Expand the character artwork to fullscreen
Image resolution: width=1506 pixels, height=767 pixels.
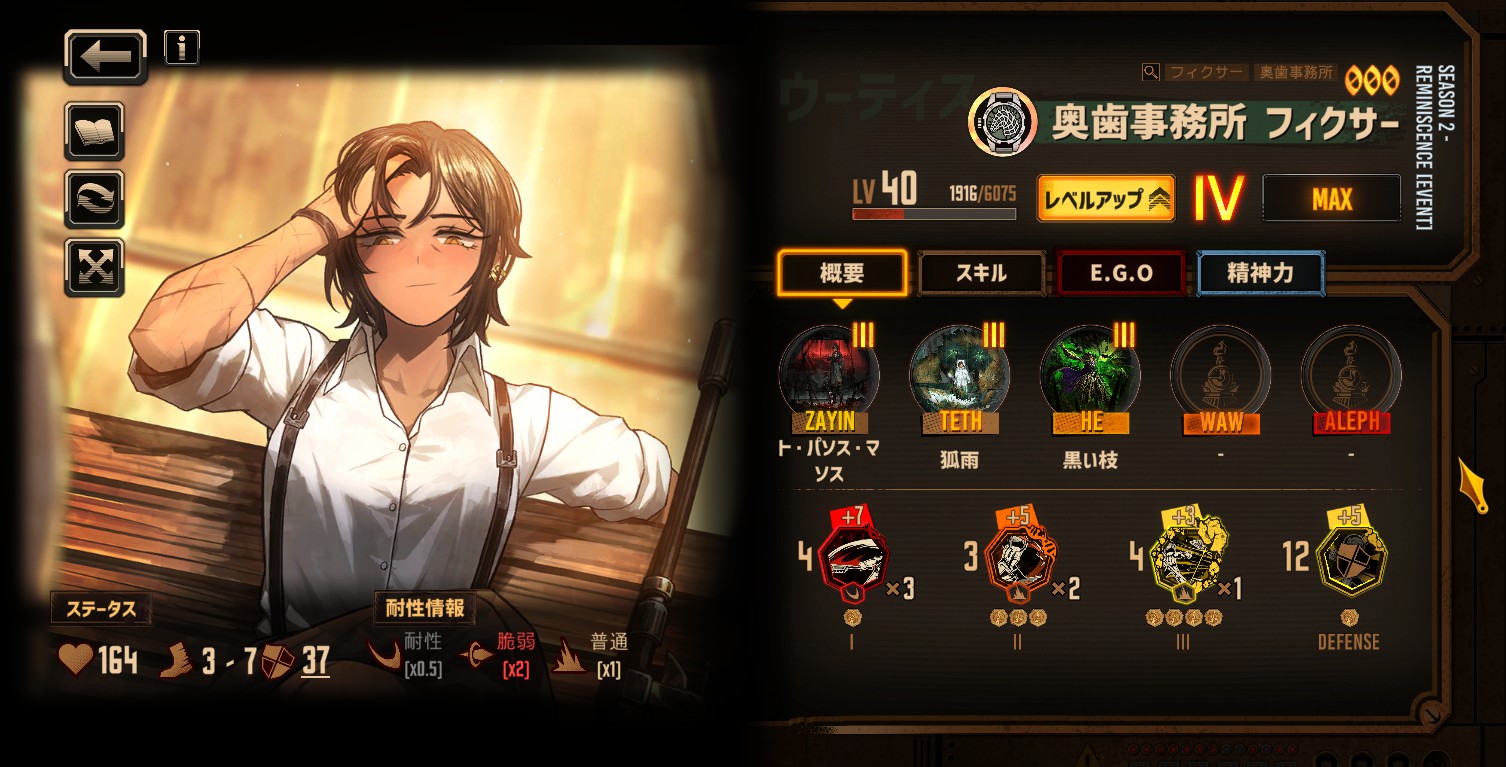(x=94, y=266)
